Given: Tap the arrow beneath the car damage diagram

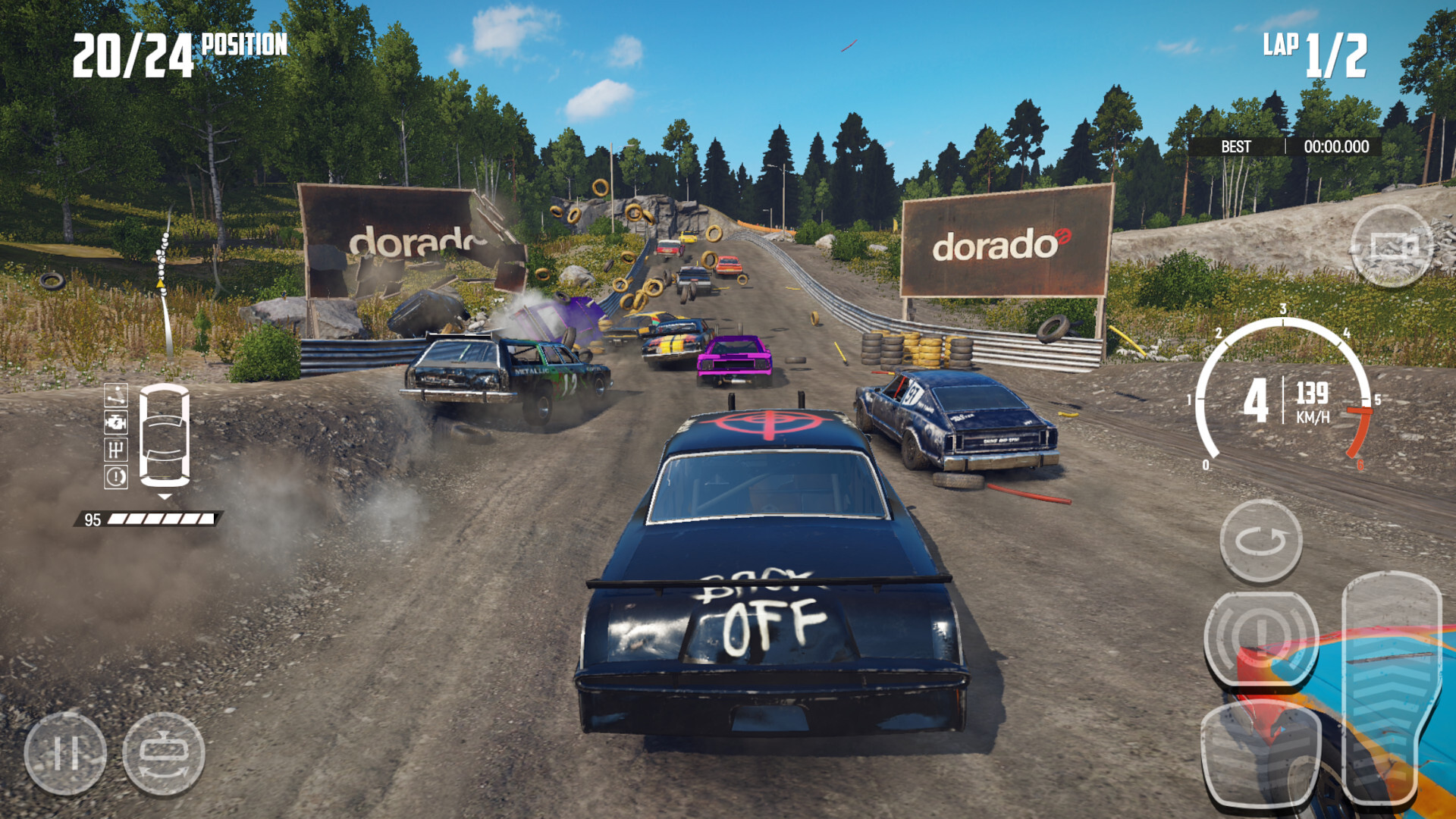Looking at the screenshot, I should point(164,496).
